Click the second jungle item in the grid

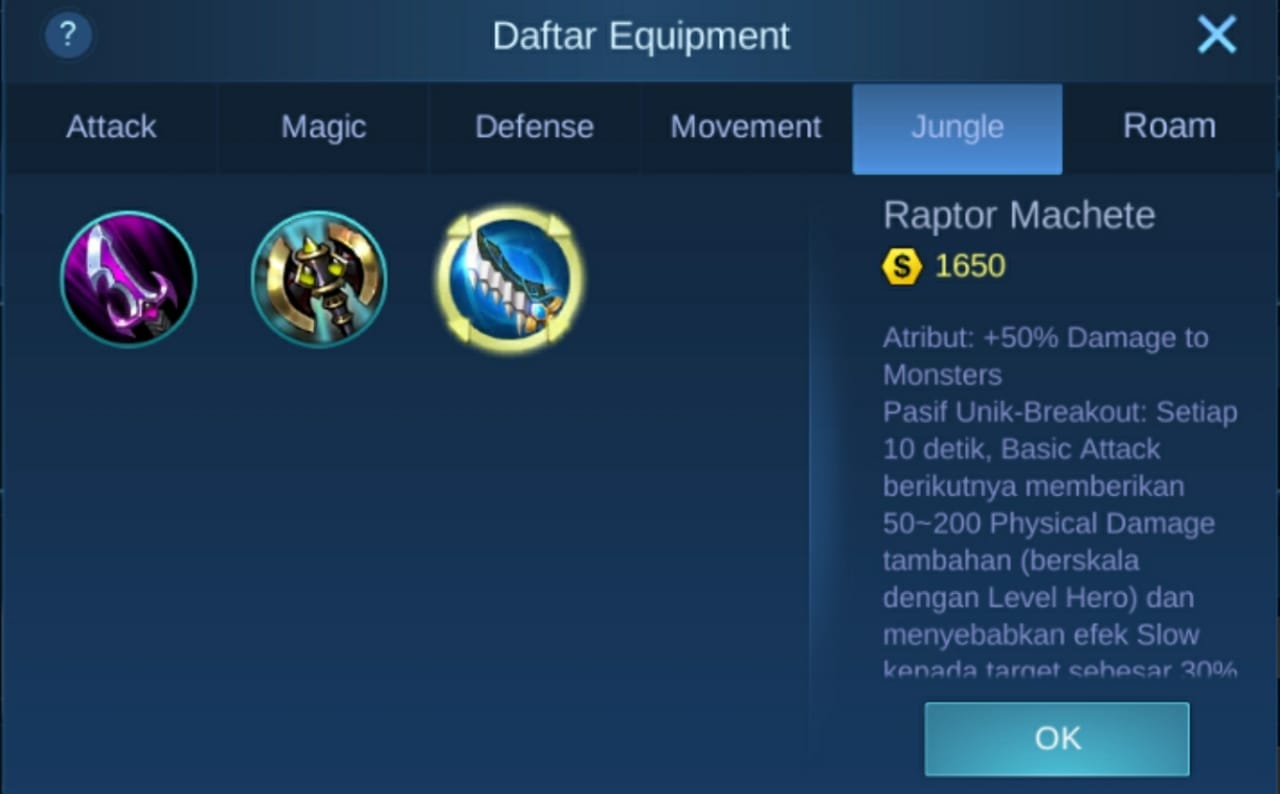tap(319, 278)
